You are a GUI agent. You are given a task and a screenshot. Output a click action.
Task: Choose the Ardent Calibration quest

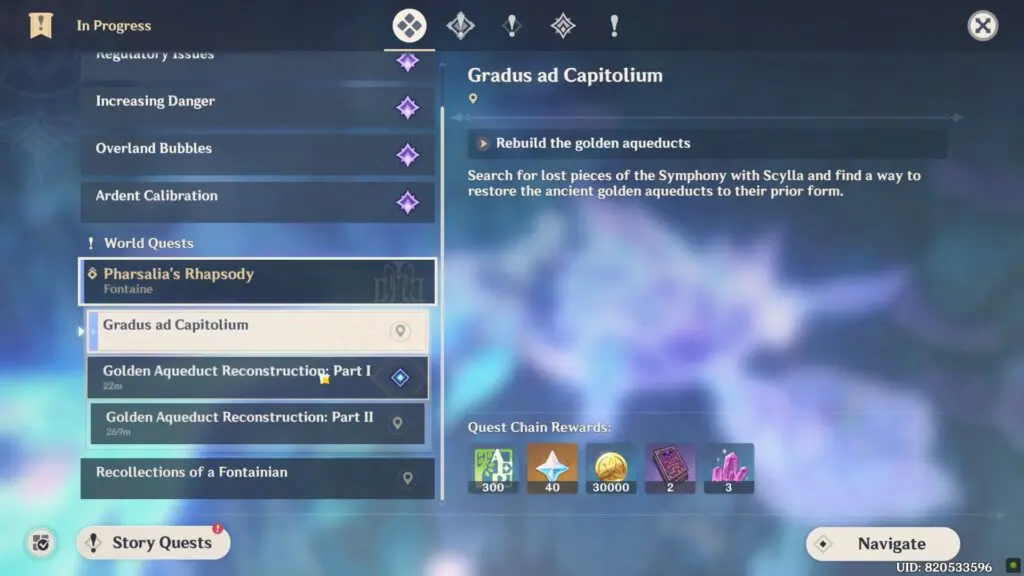point(257,201)
